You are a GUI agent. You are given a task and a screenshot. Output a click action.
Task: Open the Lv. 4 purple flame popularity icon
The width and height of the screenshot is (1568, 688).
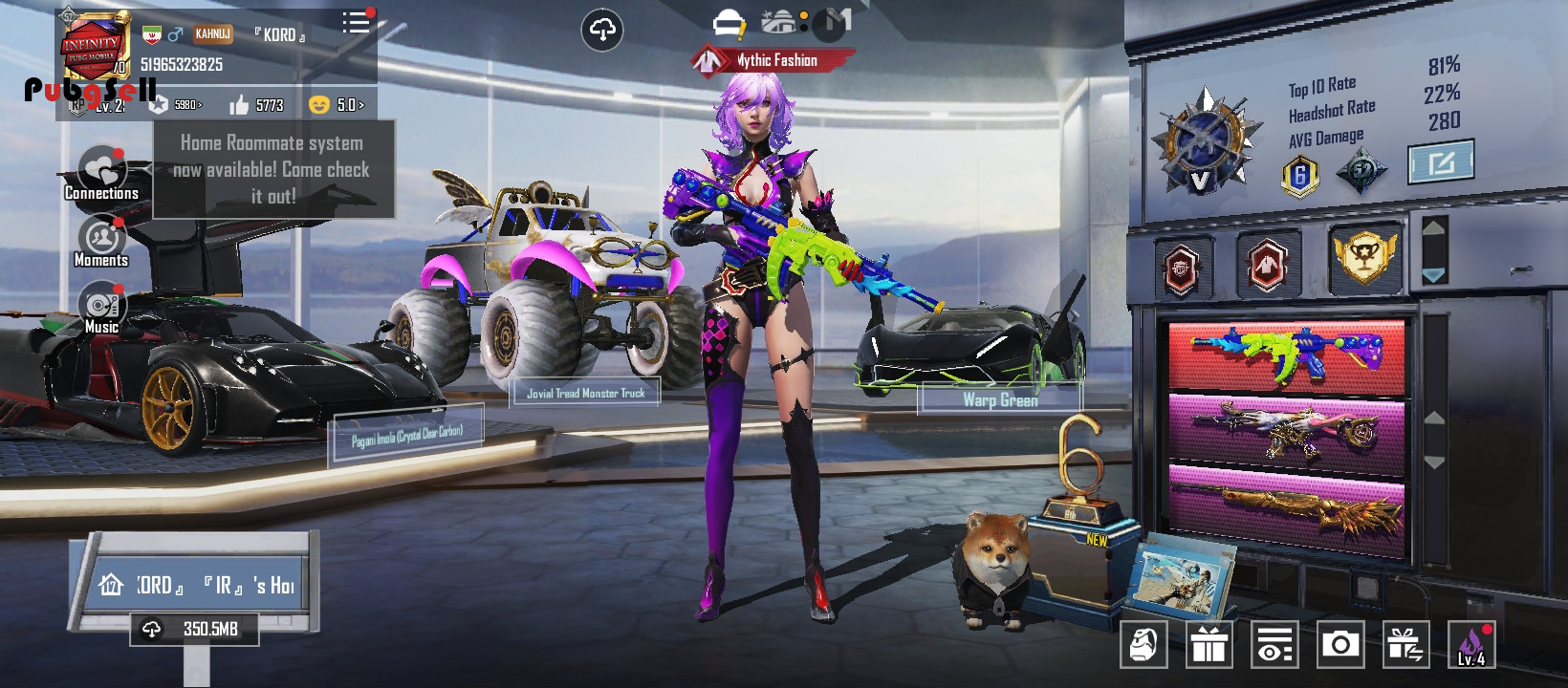coord(1471,645)
